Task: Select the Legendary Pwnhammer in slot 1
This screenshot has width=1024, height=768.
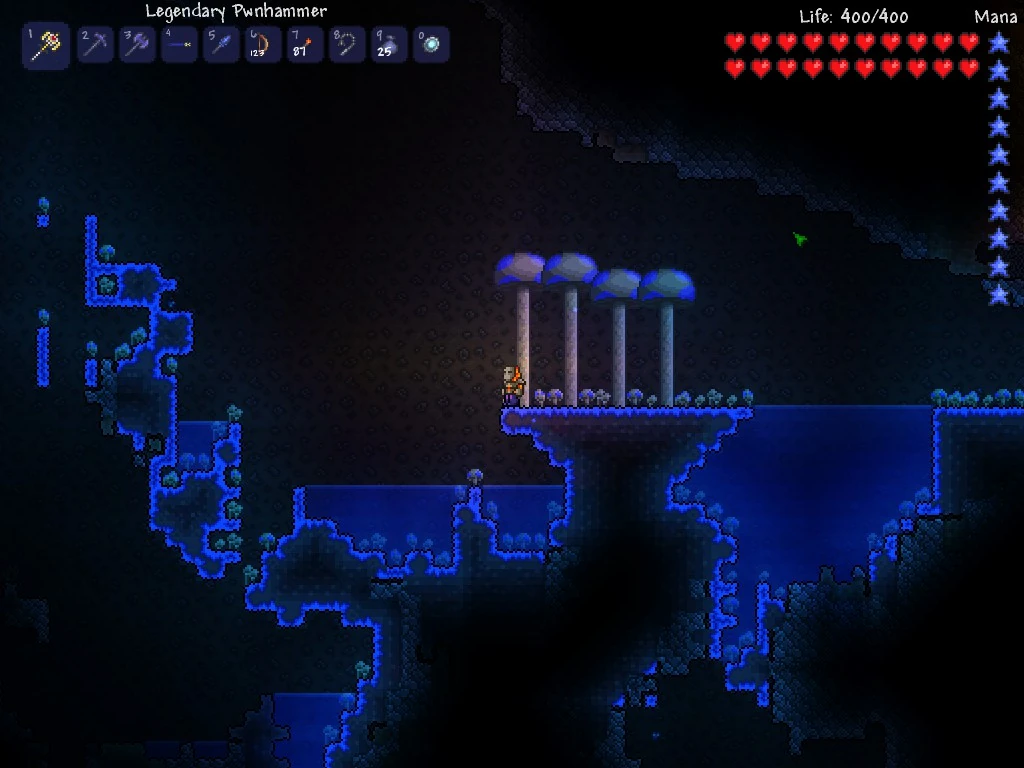Action: point(46,46)
